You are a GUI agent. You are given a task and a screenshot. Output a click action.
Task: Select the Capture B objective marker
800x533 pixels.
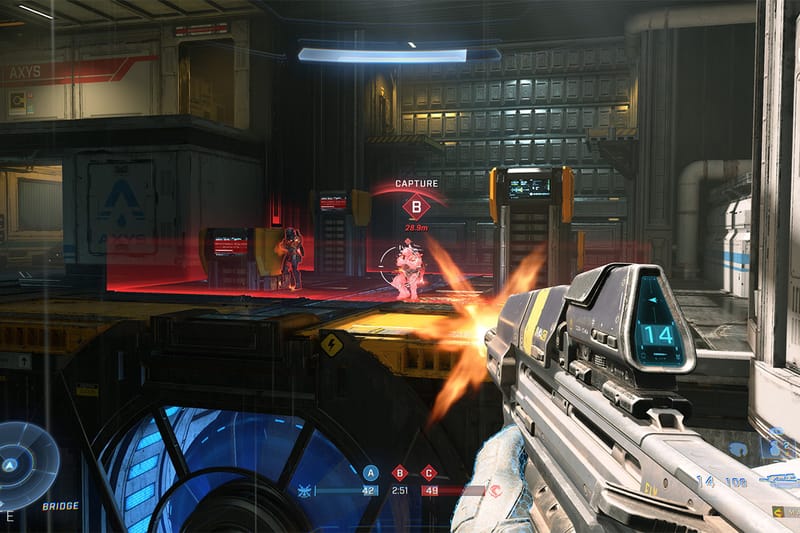pos(416,207)
